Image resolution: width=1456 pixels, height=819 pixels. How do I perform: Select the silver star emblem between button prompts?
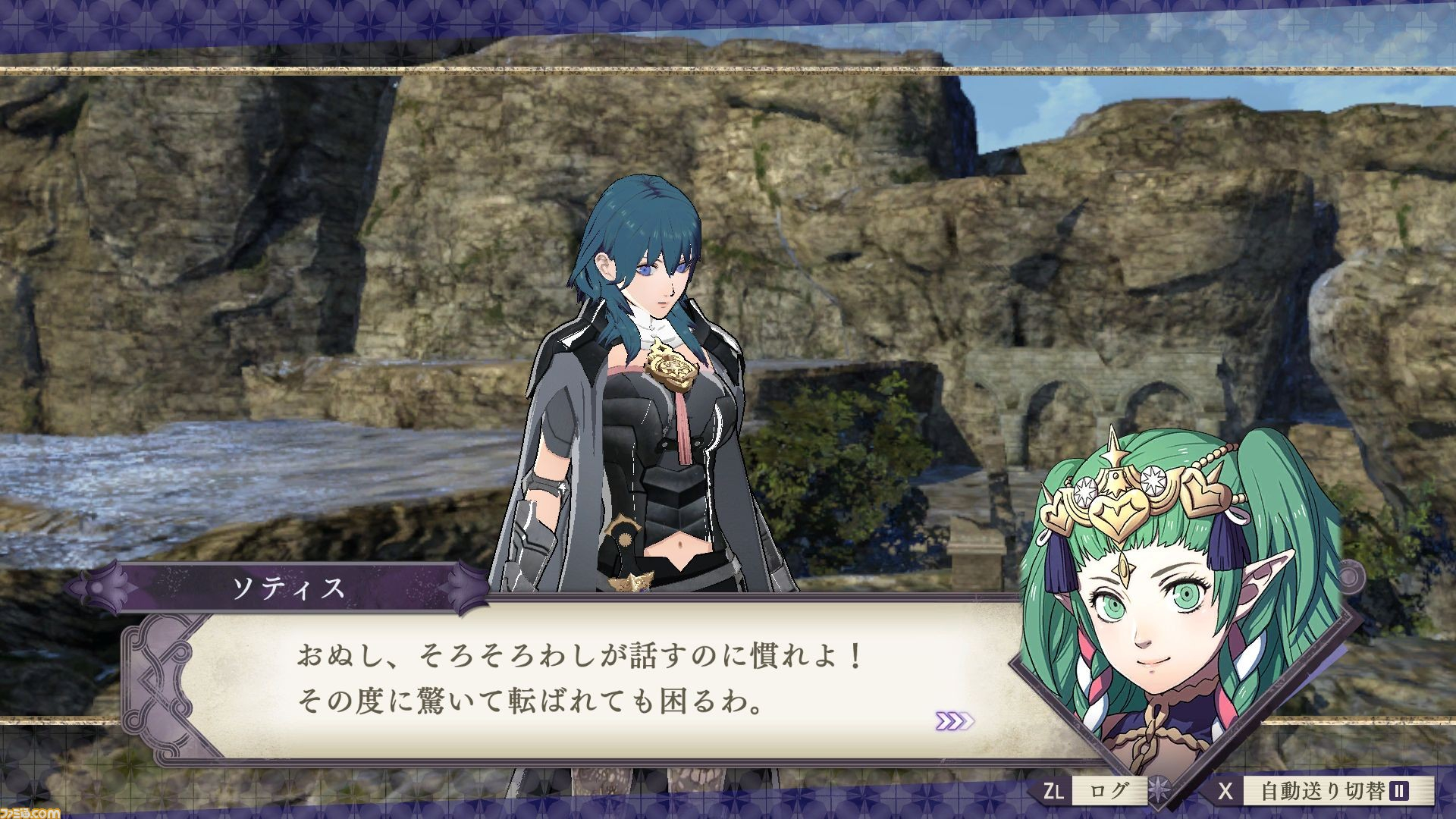click(x=1159, y=789)
